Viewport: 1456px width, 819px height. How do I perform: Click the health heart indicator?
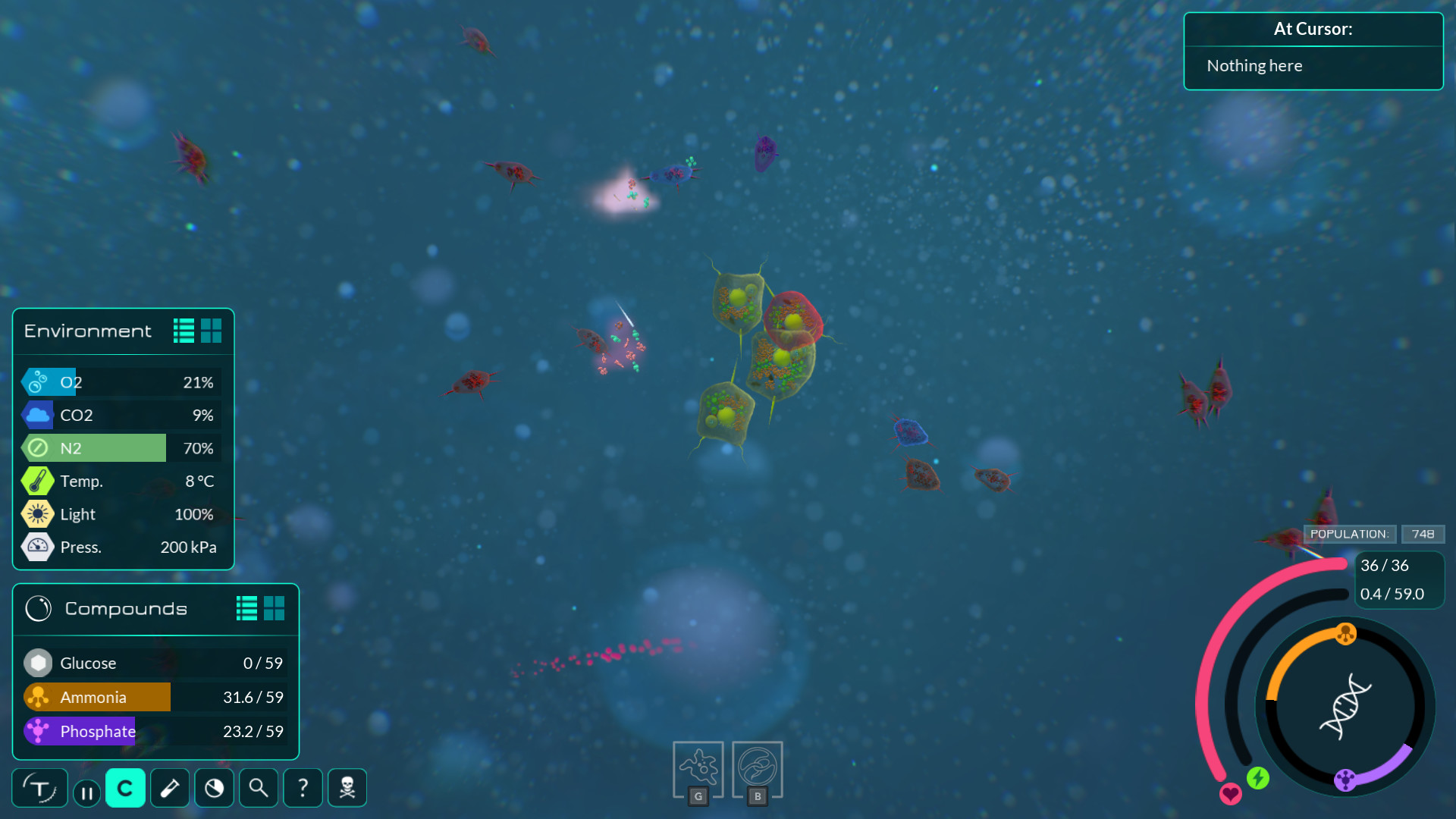[1230, 795]
